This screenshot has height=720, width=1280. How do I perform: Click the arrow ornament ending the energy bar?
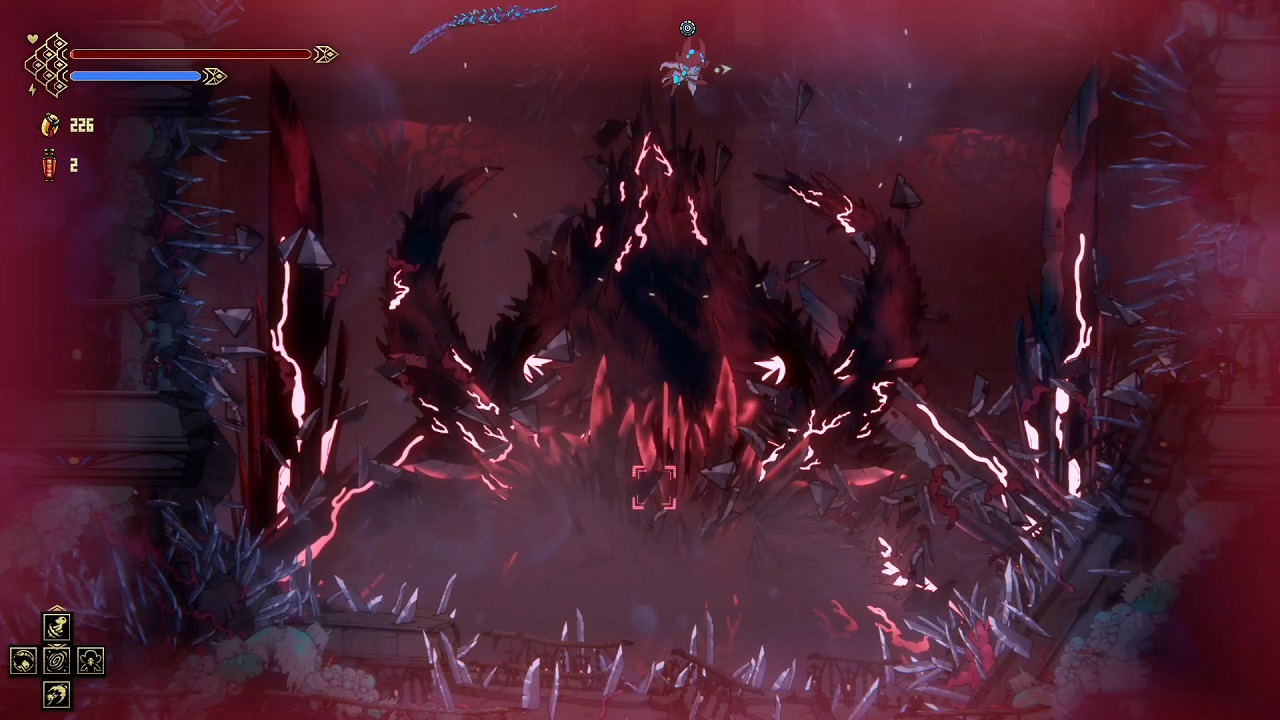tap(214, 75)
